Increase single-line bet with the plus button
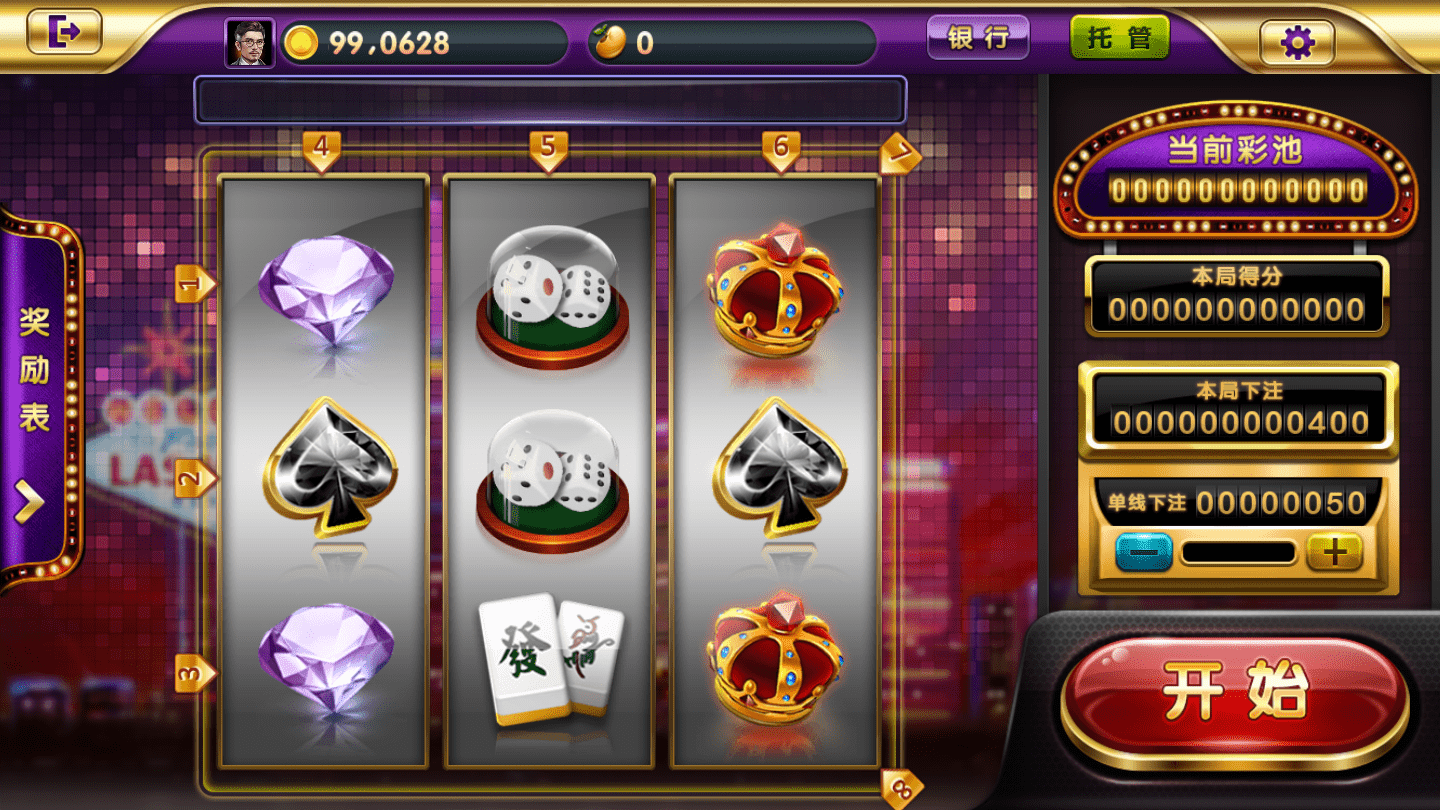1440x810 pixels. point(1334,551)
